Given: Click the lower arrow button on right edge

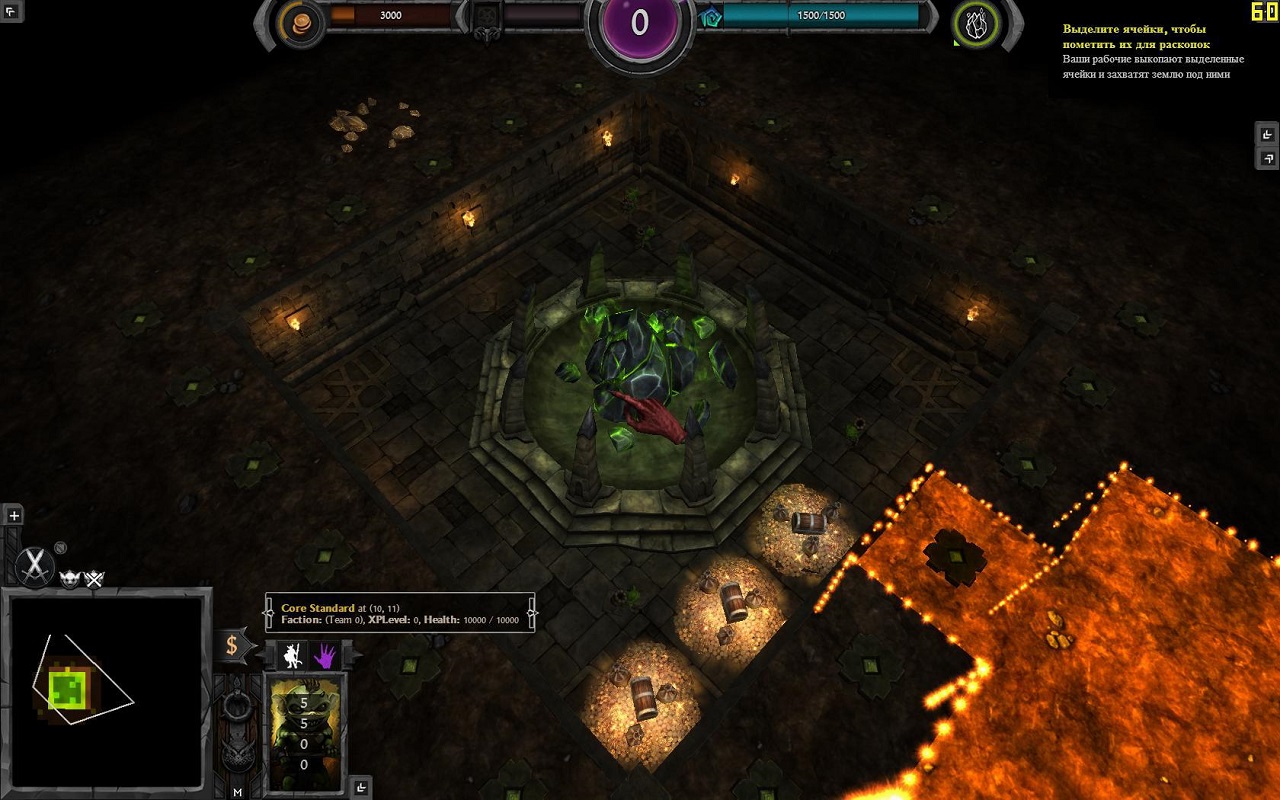Looking at the screenshot, I should coord(1267,158).
